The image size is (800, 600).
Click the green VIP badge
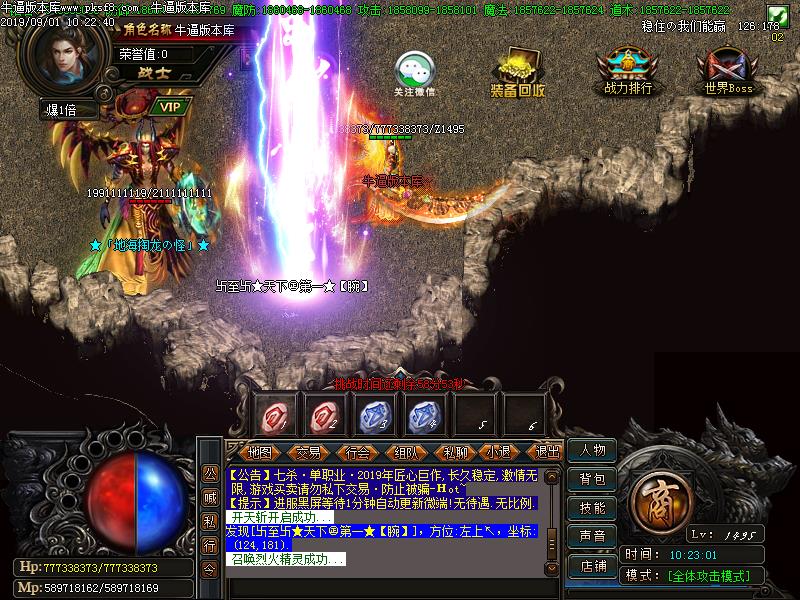[170, 106]
